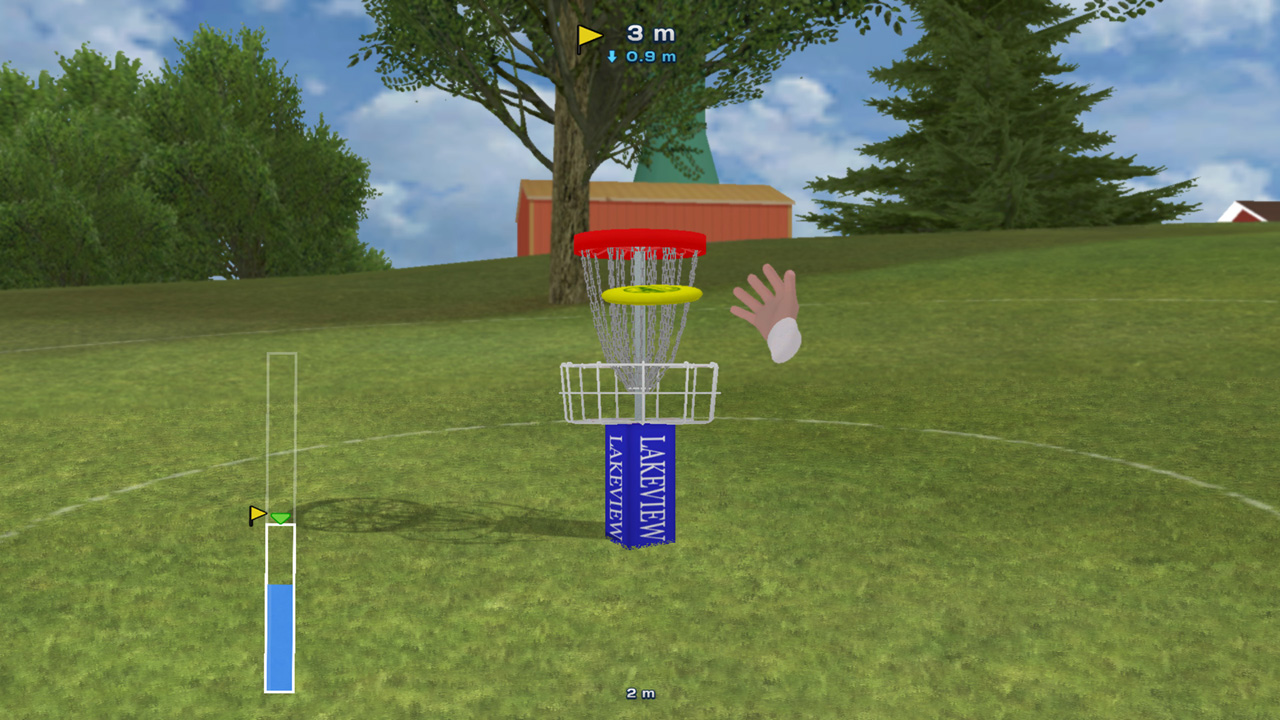Toggle the green marker above the throw gauge
1280x720 pixels.
click(280, 518)
